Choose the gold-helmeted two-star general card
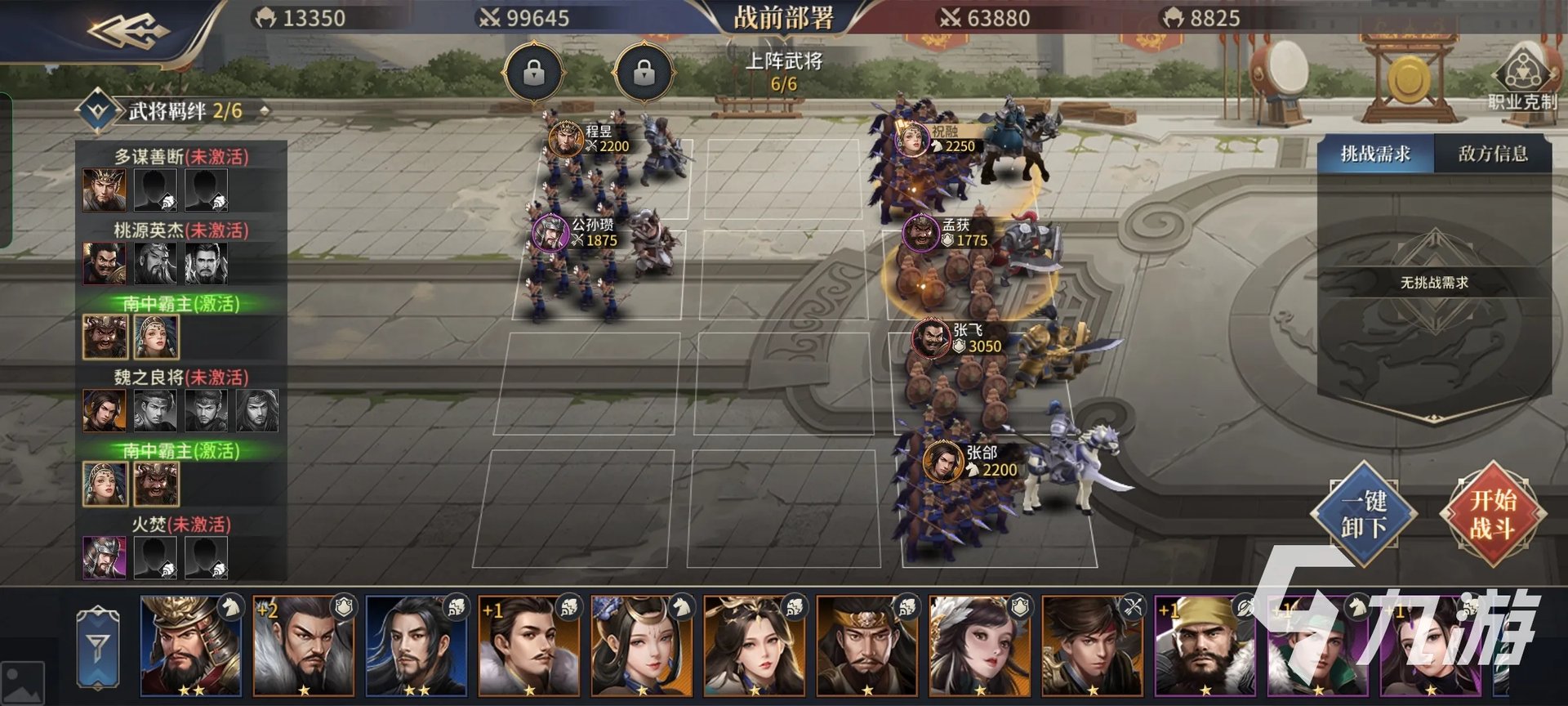Screen dimensions: 1568x706 point(191,646)
